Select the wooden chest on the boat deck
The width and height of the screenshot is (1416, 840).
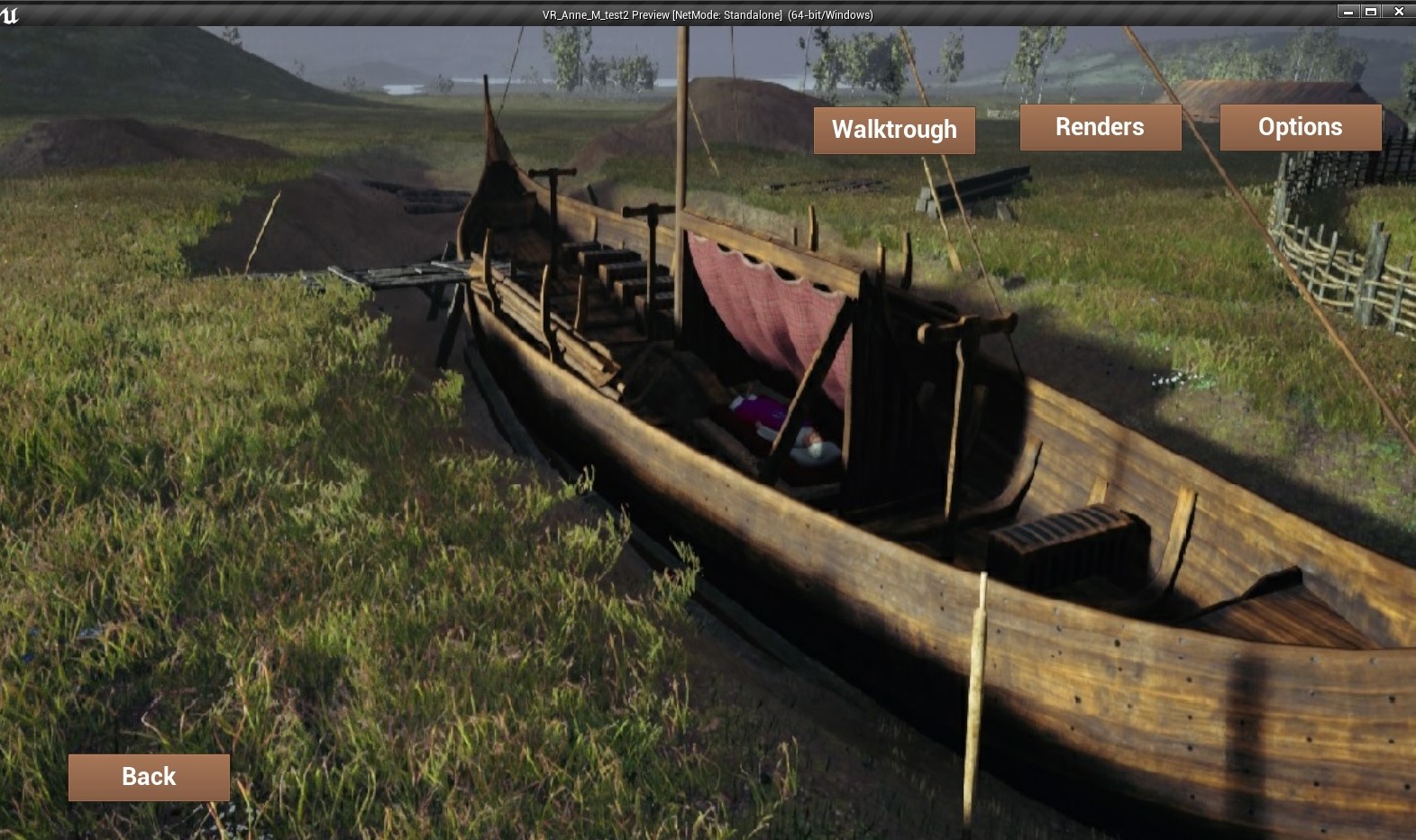click(1064, 541)
